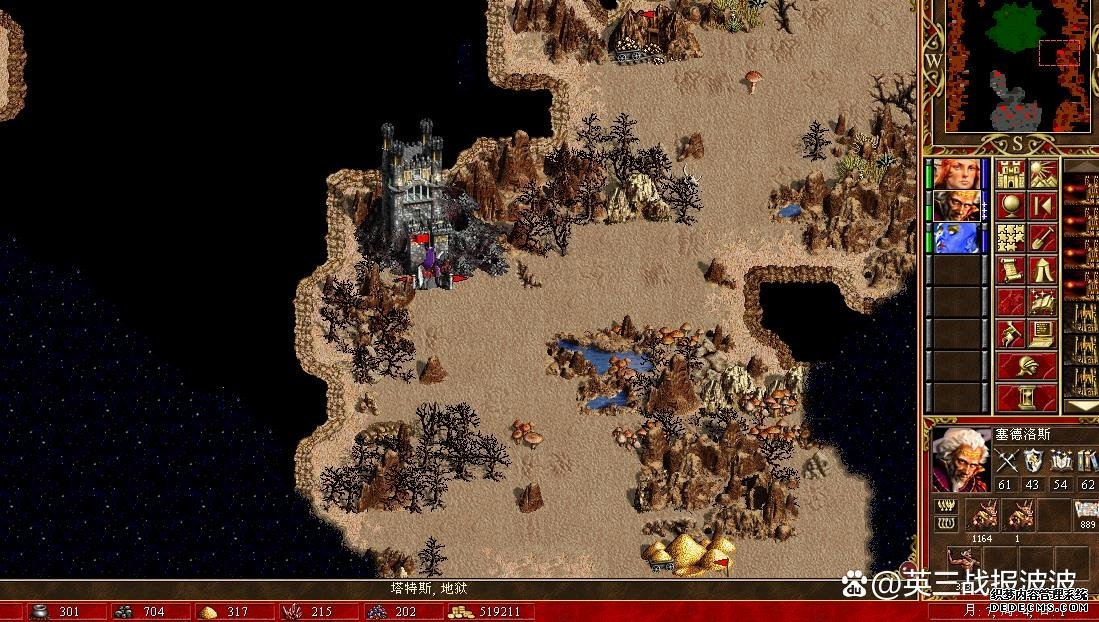Screen dimensions: 1099x622
Task: Open the kingdom overview castle button
Action: click(x=1011, y=174)
